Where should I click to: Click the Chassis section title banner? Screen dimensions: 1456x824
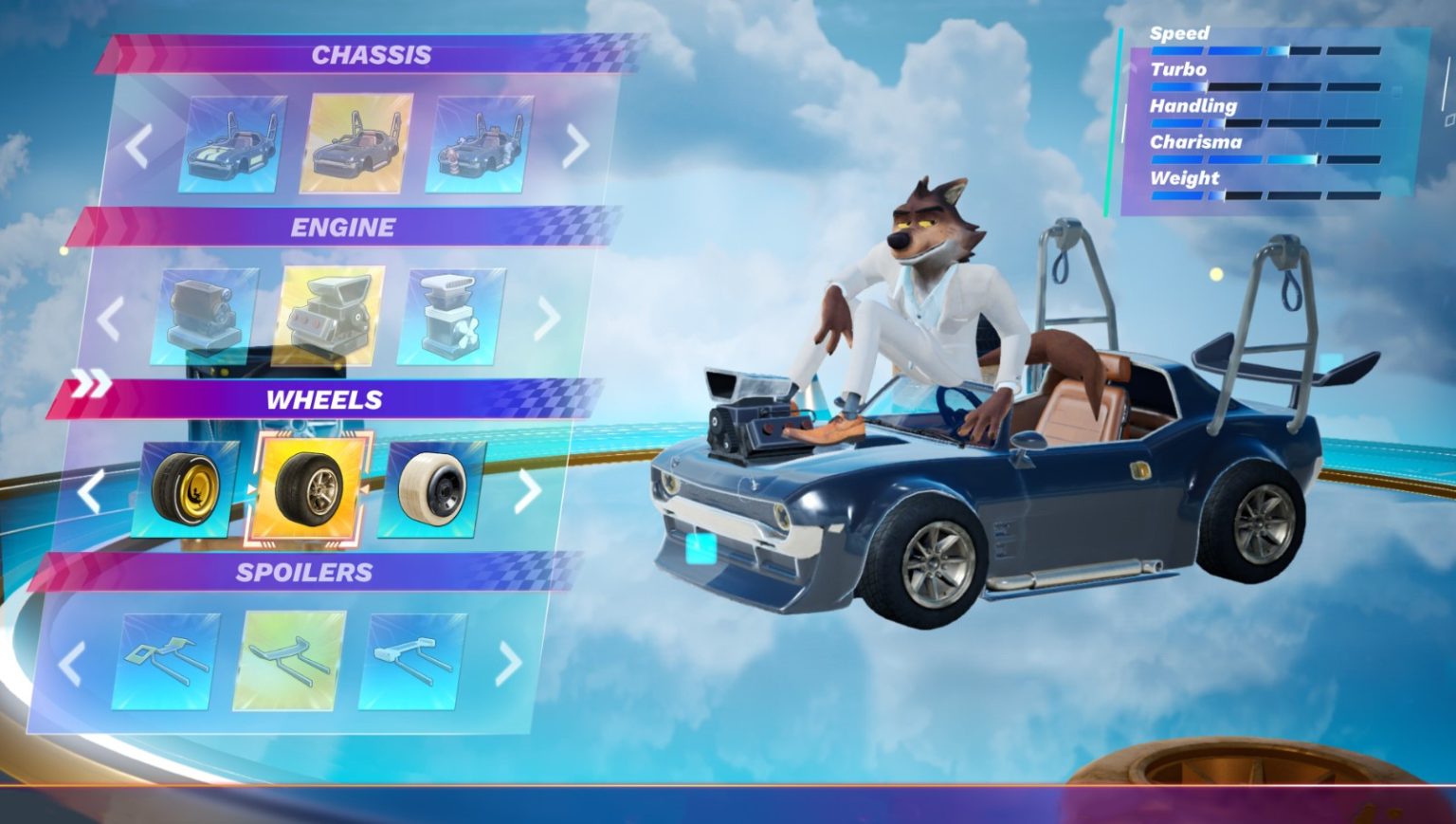coord(370,55)
